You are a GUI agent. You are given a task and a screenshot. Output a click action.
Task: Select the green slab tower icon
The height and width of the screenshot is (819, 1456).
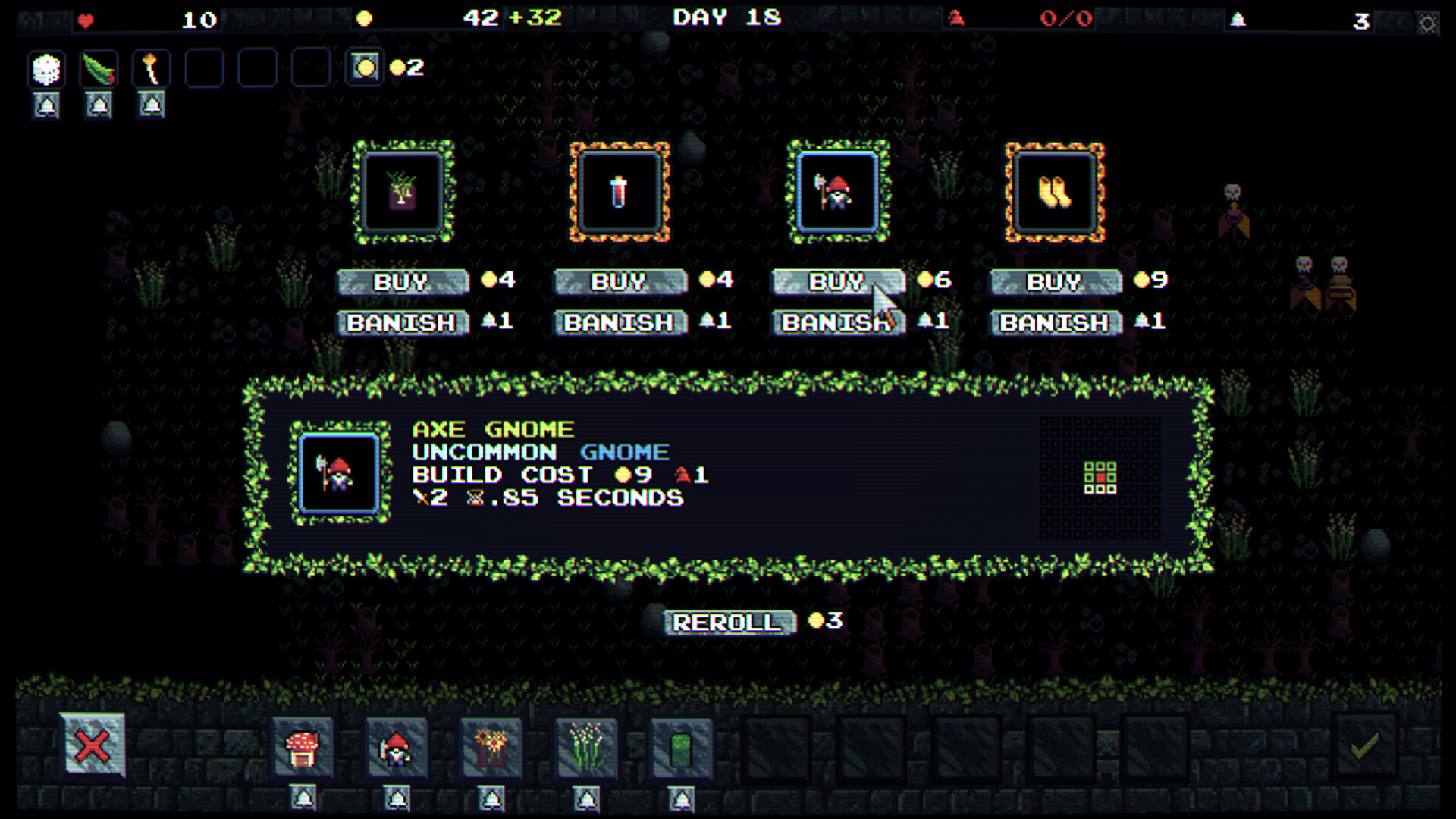click(x=679, y=749)
